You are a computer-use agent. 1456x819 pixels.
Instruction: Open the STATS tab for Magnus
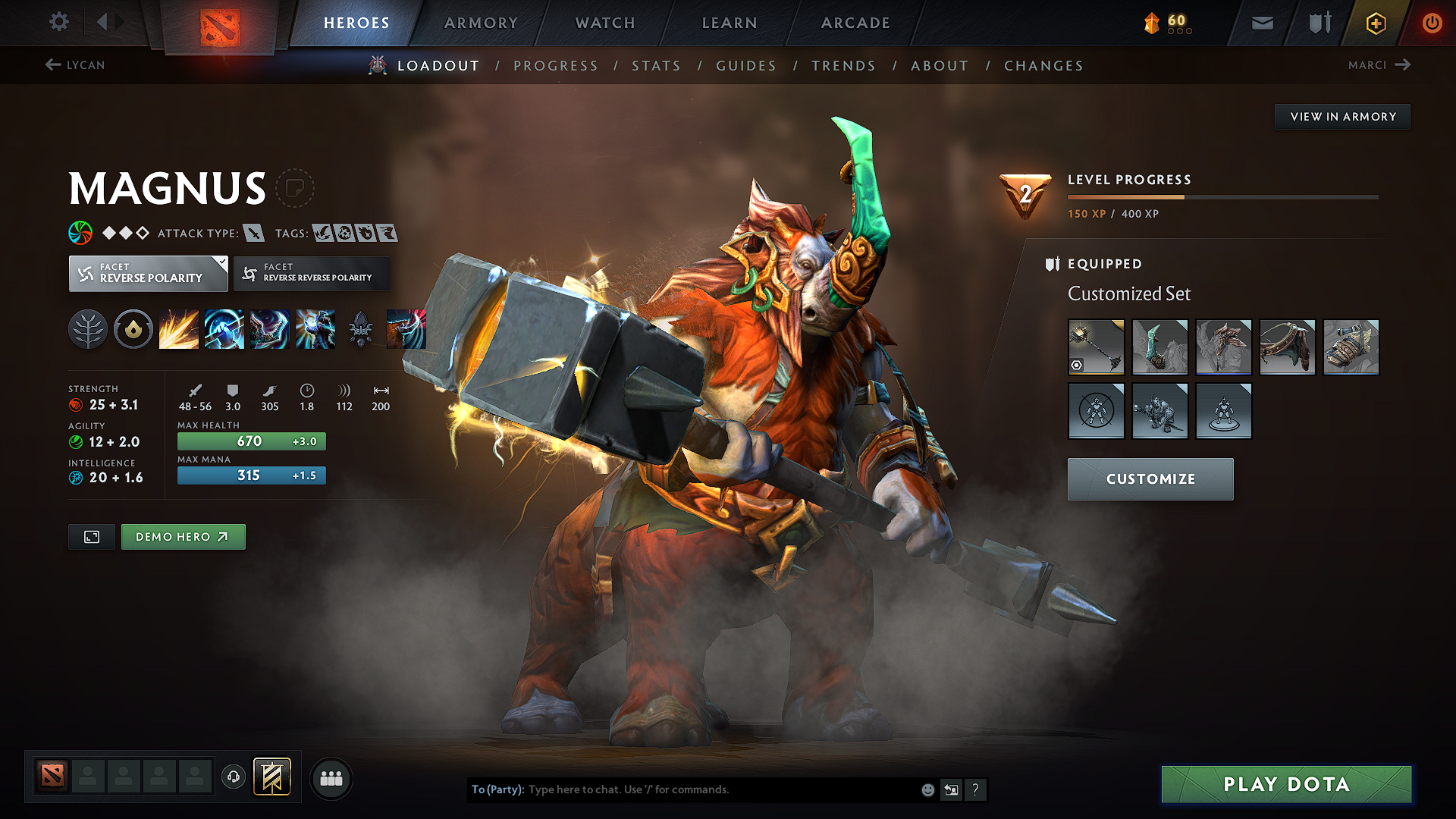tap(656, 66)
